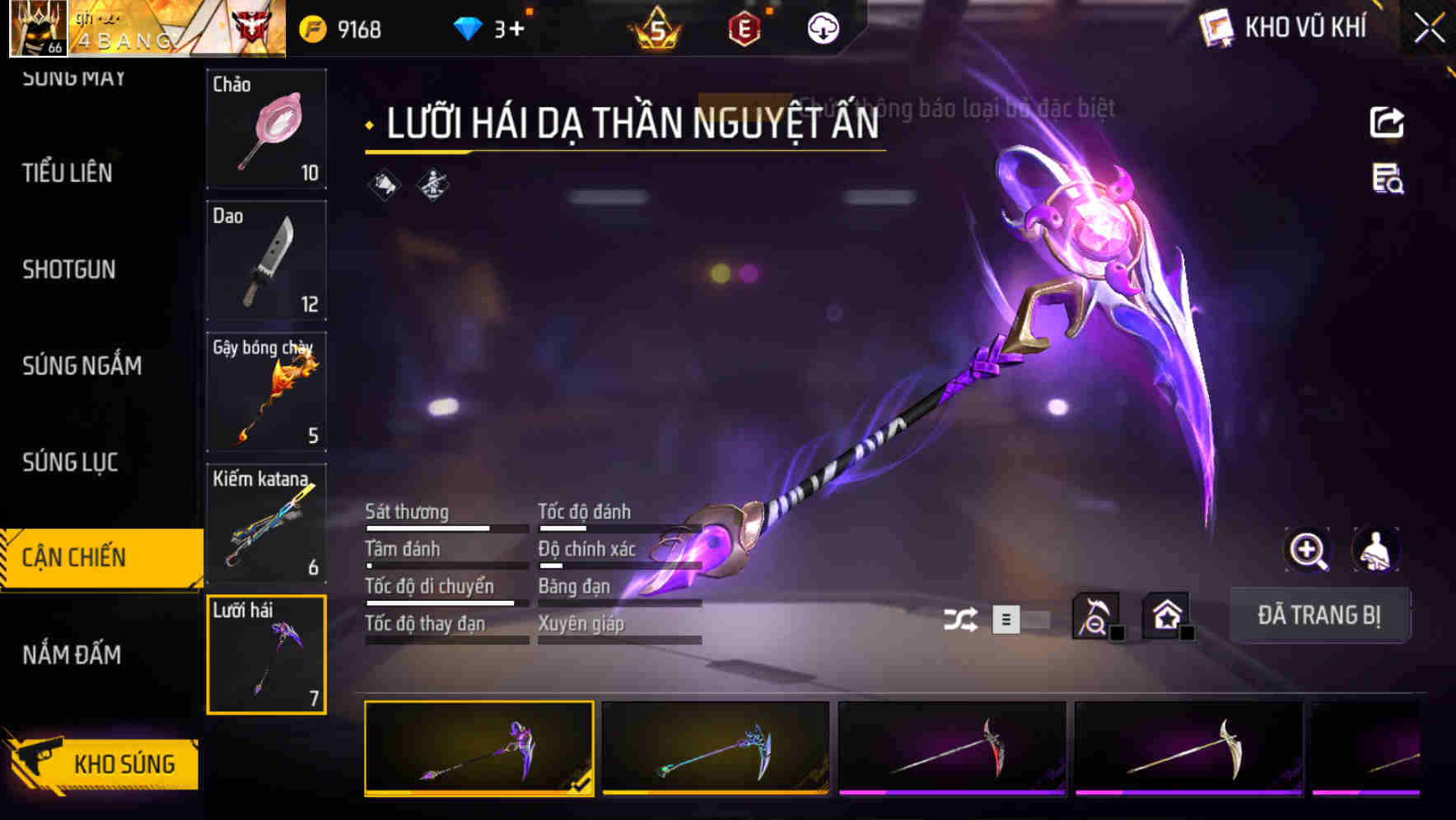Click the magnifier zoom-in icon
This screenshot has height=820, width=1456.
[x=1307, y=550]
